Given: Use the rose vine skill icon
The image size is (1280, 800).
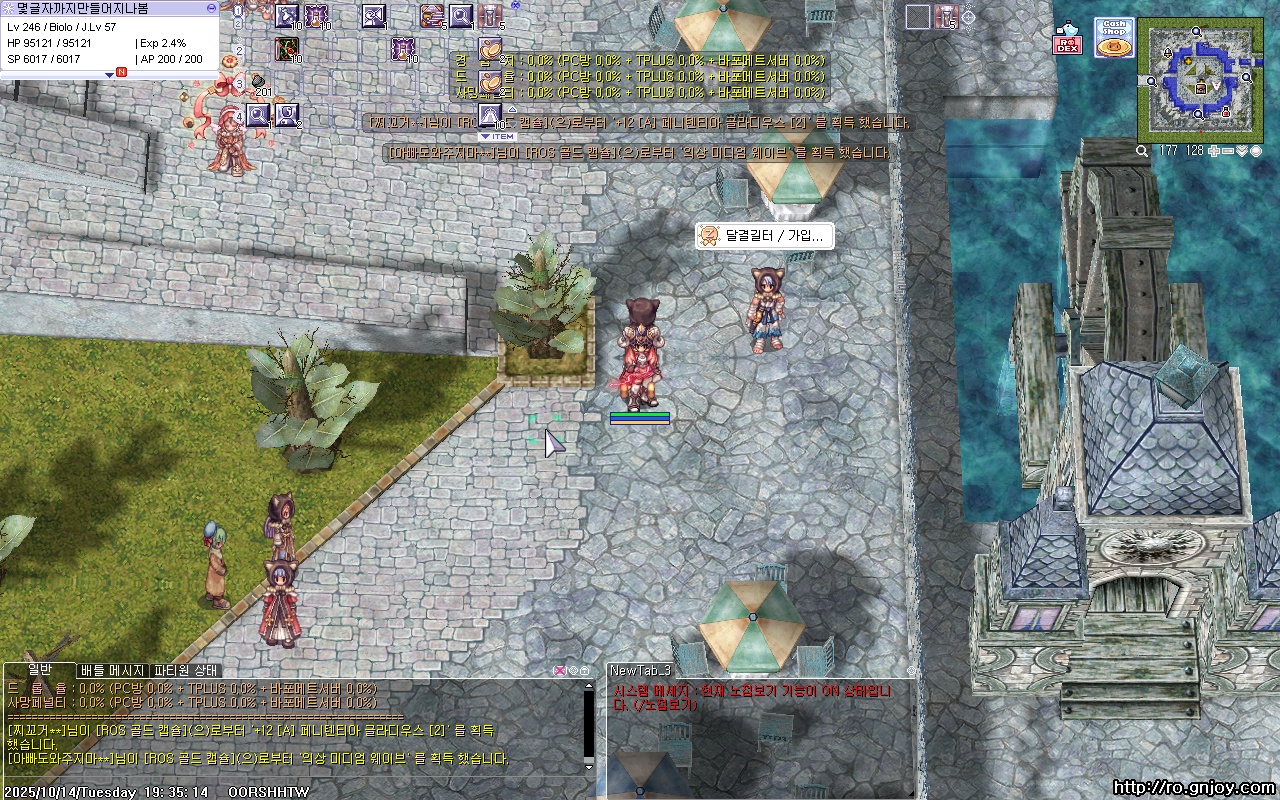Looking at the screenshot, I should point(288,47).
